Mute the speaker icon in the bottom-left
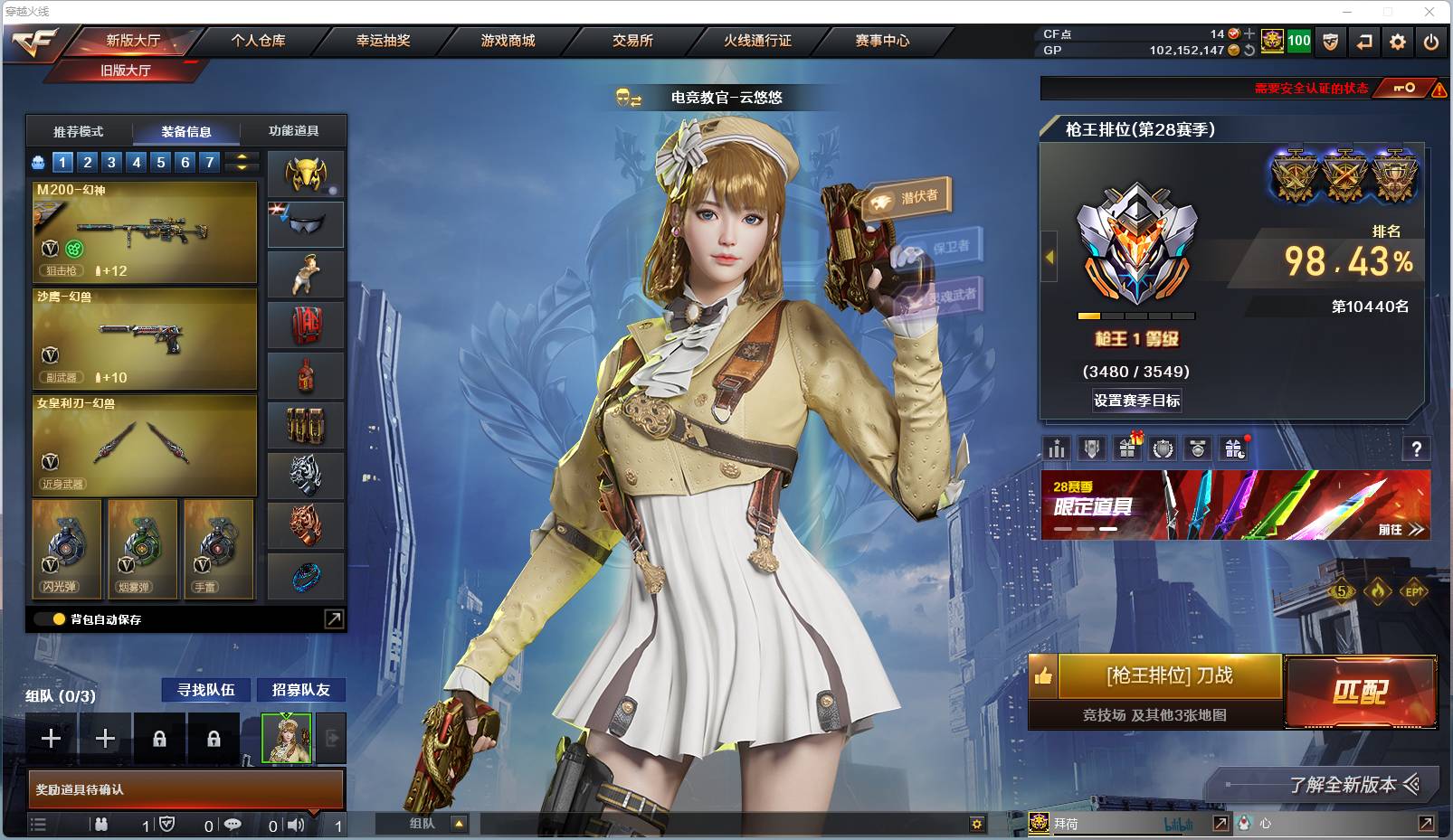This screenshot has height=840, width=1453. pyautogui.click(x=294, y=824)
